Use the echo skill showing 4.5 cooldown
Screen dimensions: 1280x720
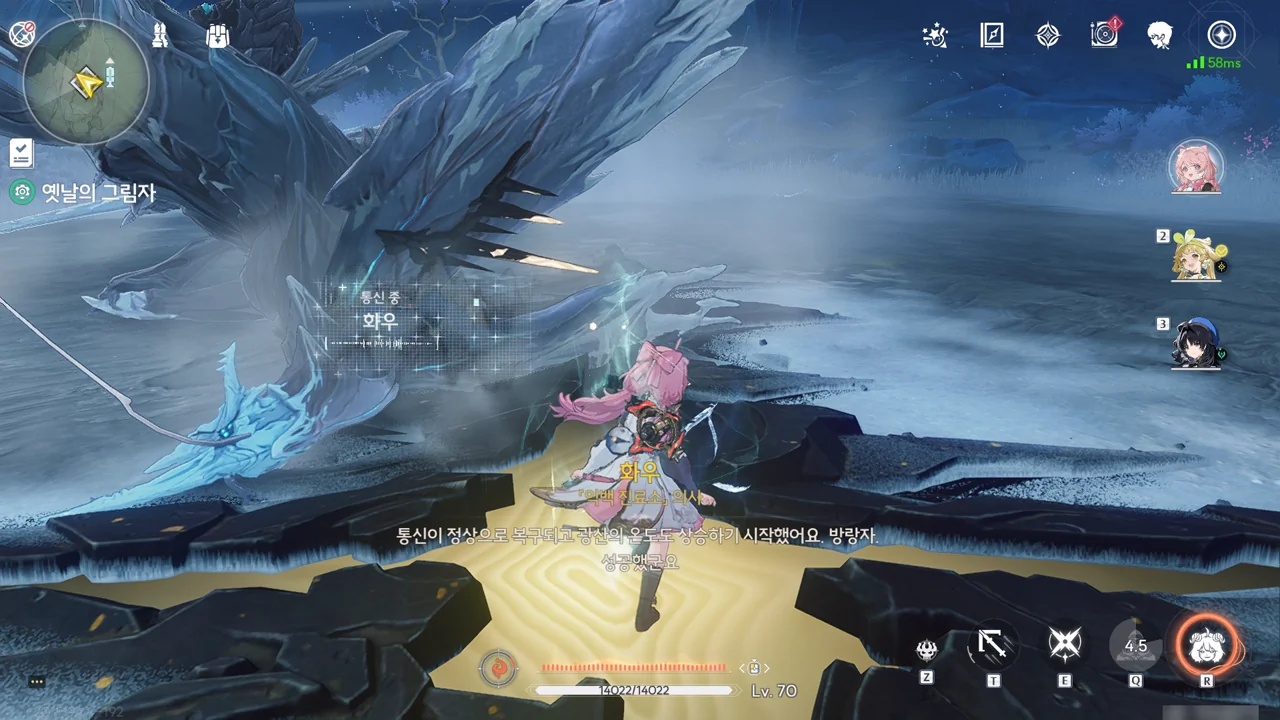pos(1136,646)
